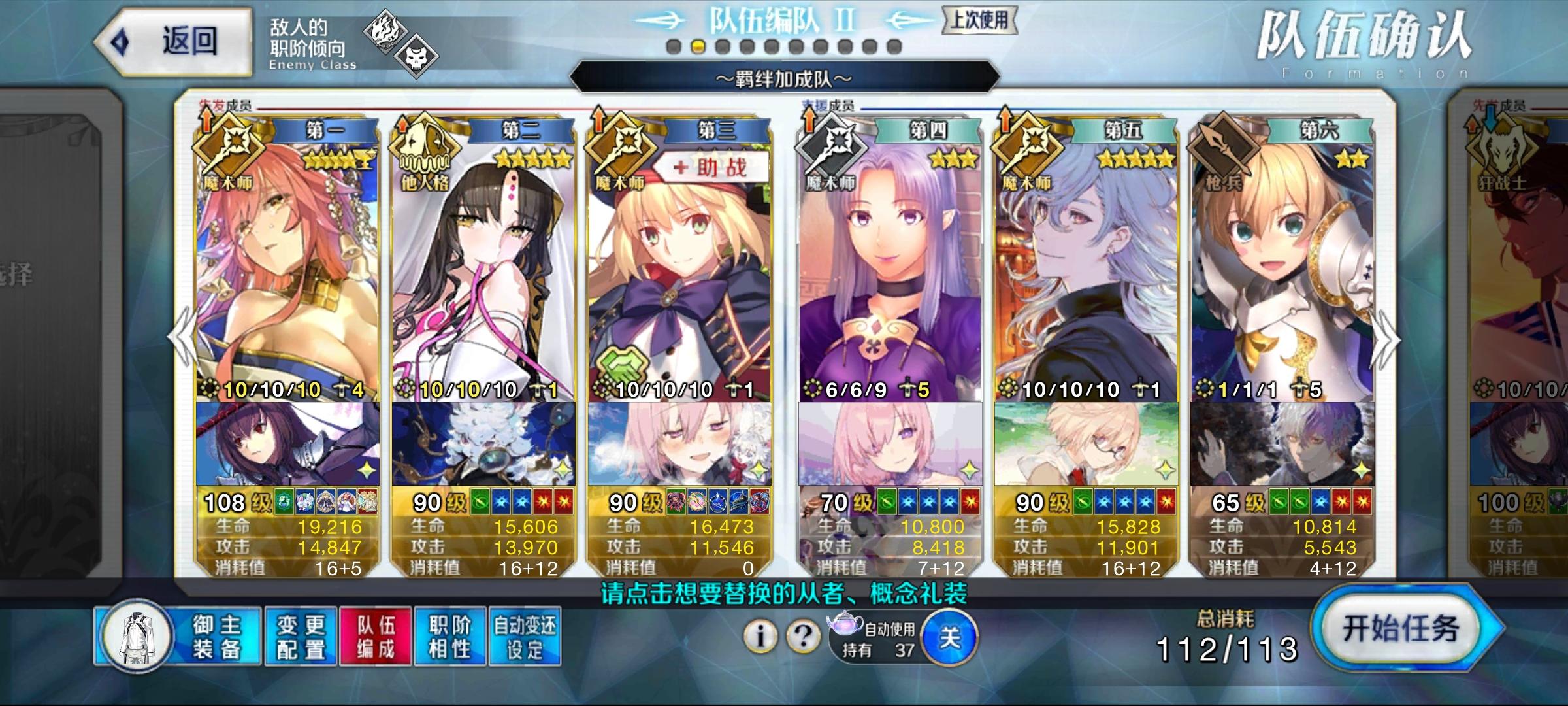Select the 队伍编成 party setup button

click(x=376, y=636)
